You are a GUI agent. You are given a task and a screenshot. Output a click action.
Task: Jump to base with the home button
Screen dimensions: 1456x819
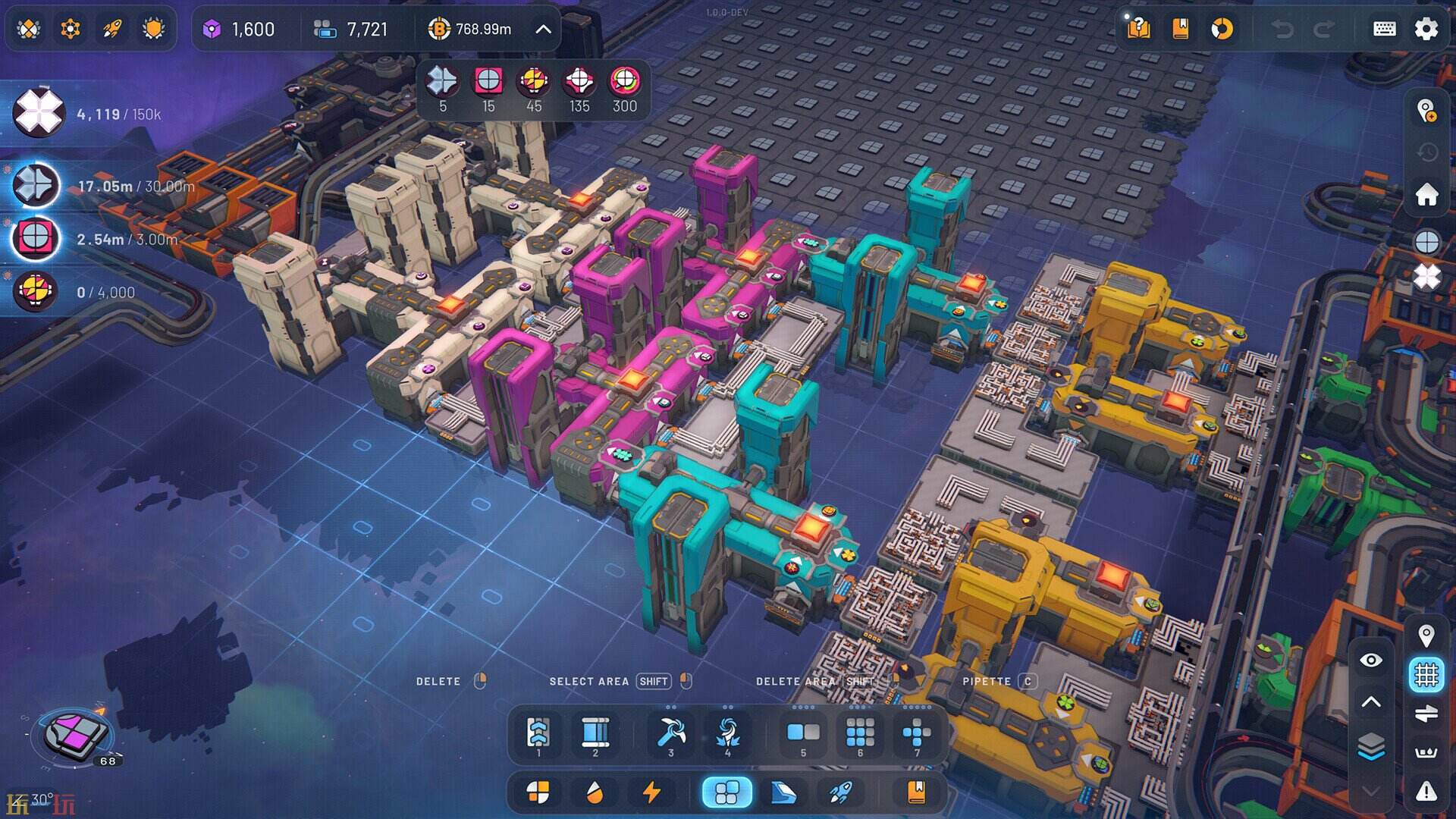1426,195
